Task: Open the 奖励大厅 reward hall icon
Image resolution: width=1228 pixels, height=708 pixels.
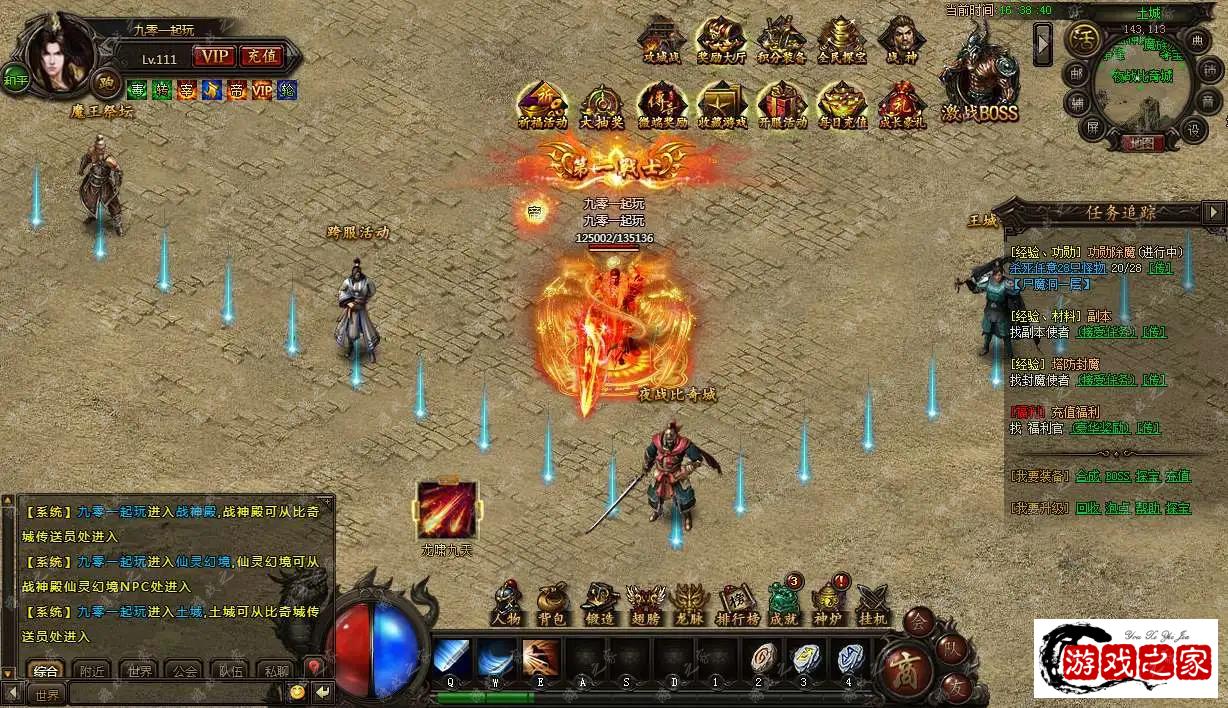Action: tap(720, 38)
